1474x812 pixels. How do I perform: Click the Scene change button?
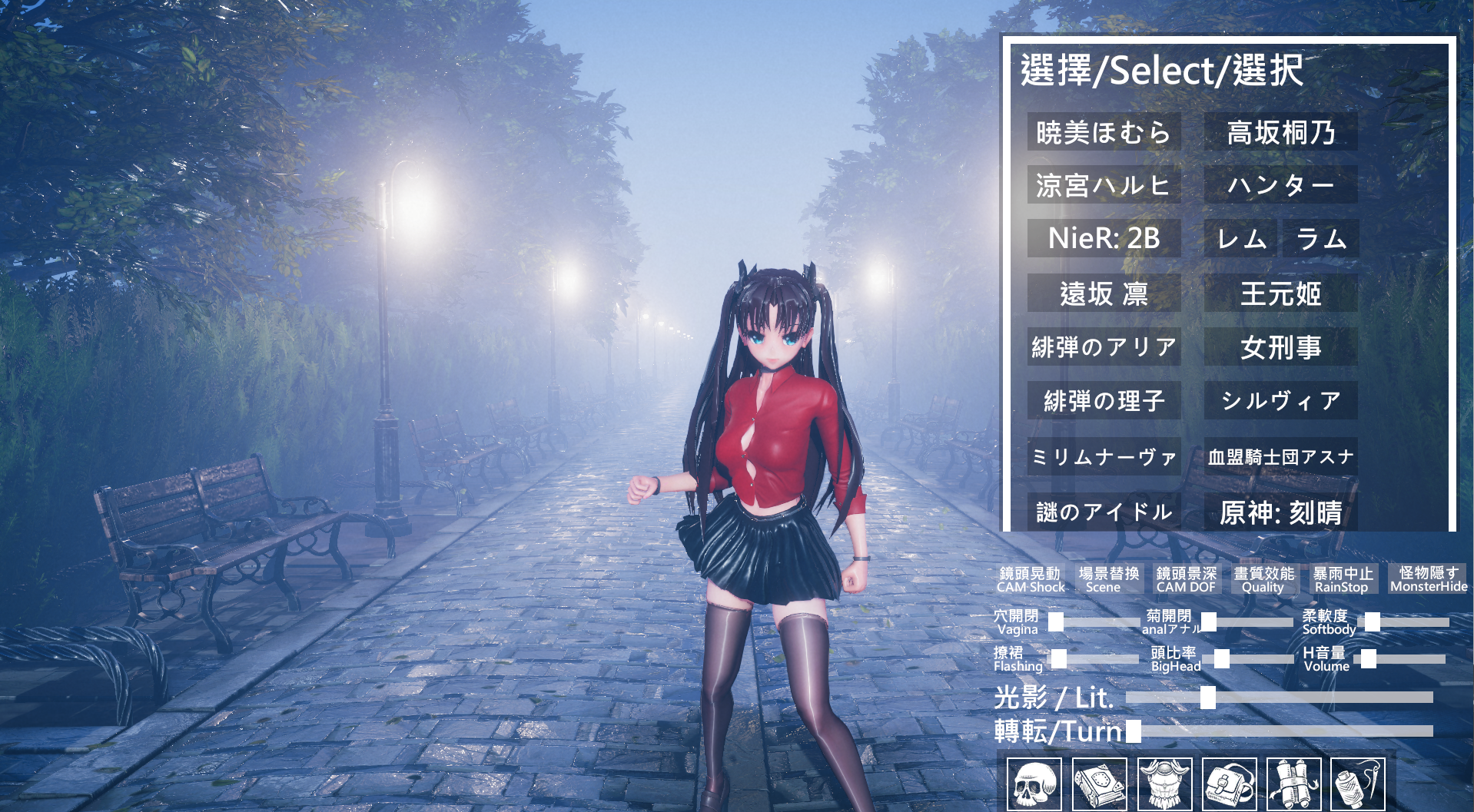[1107, 580]
